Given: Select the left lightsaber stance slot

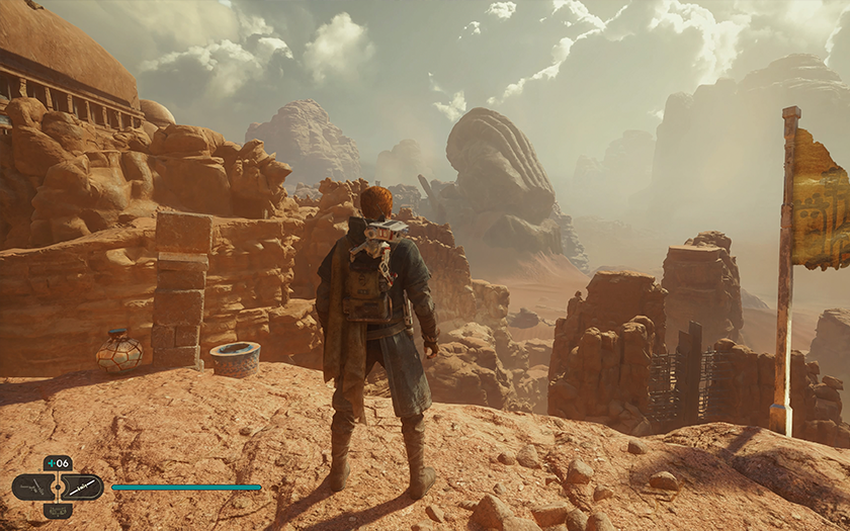Looking at the screenshot, I should click(x=33, y=487).
